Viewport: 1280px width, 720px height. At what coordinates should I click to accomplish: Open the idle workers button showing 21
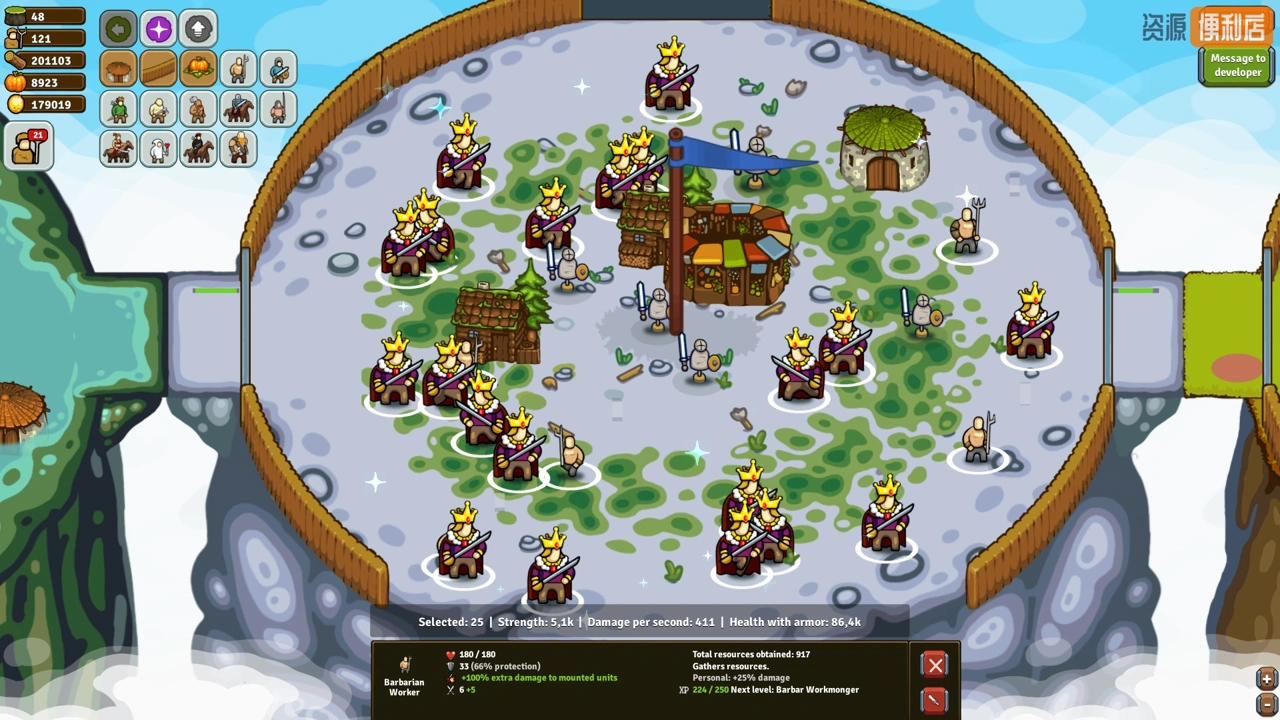[x=28, y=147]
